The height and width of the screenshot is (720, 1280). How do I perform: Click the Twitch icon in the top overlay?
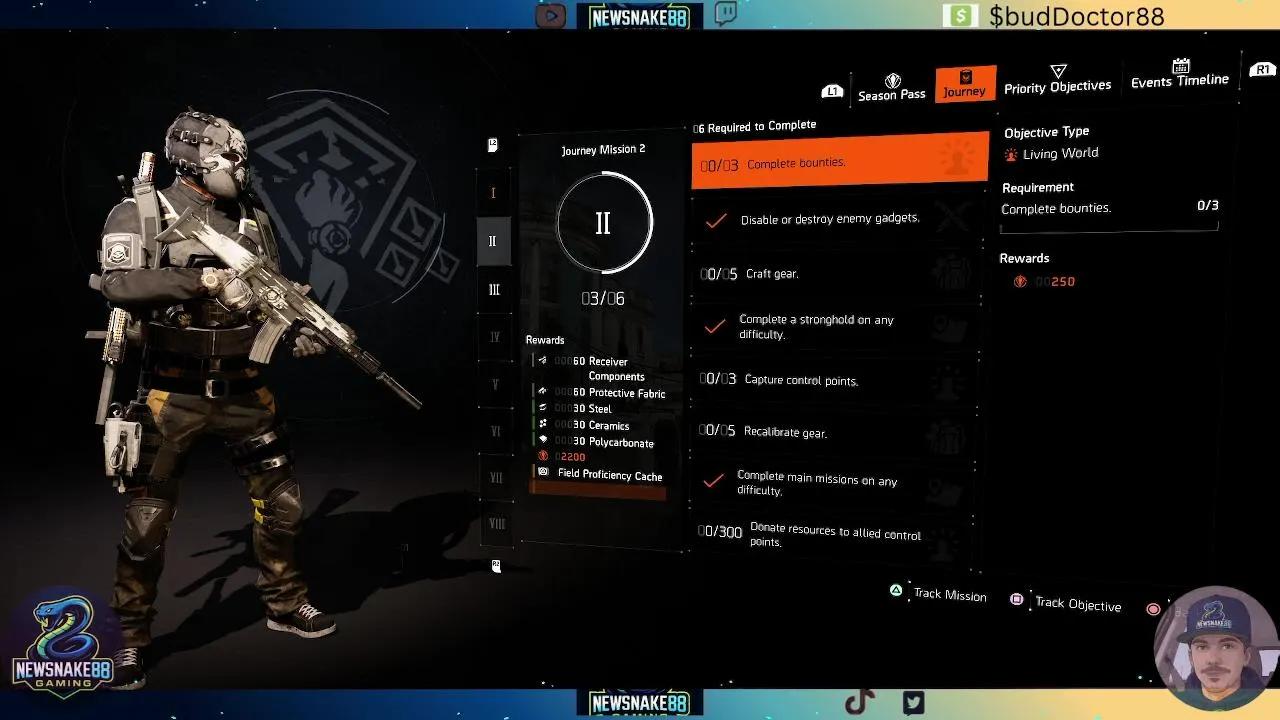coord(724,15)
